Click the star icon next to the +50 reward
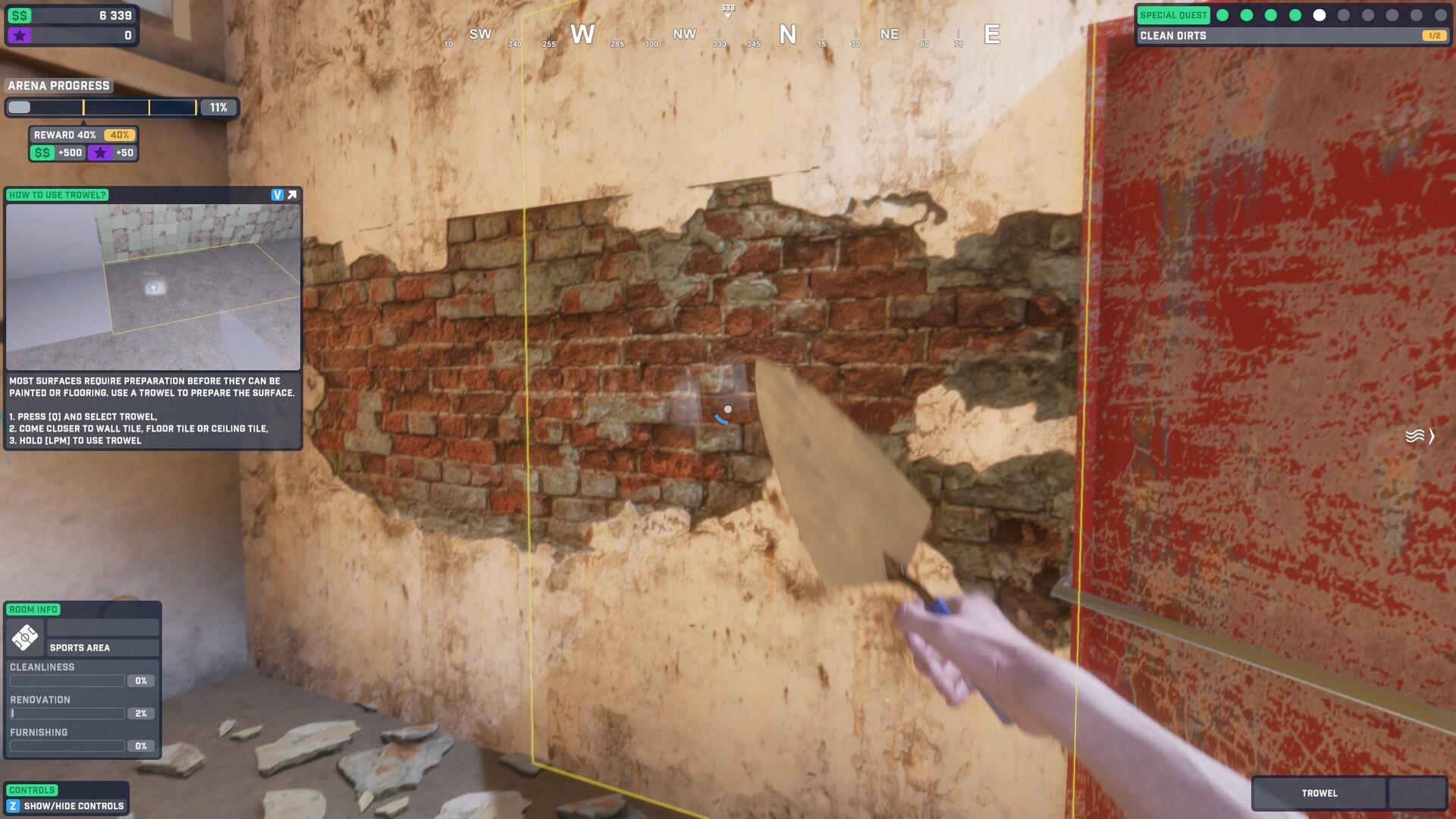This screenshot has height=819, width=1456. tap(99, 152)
